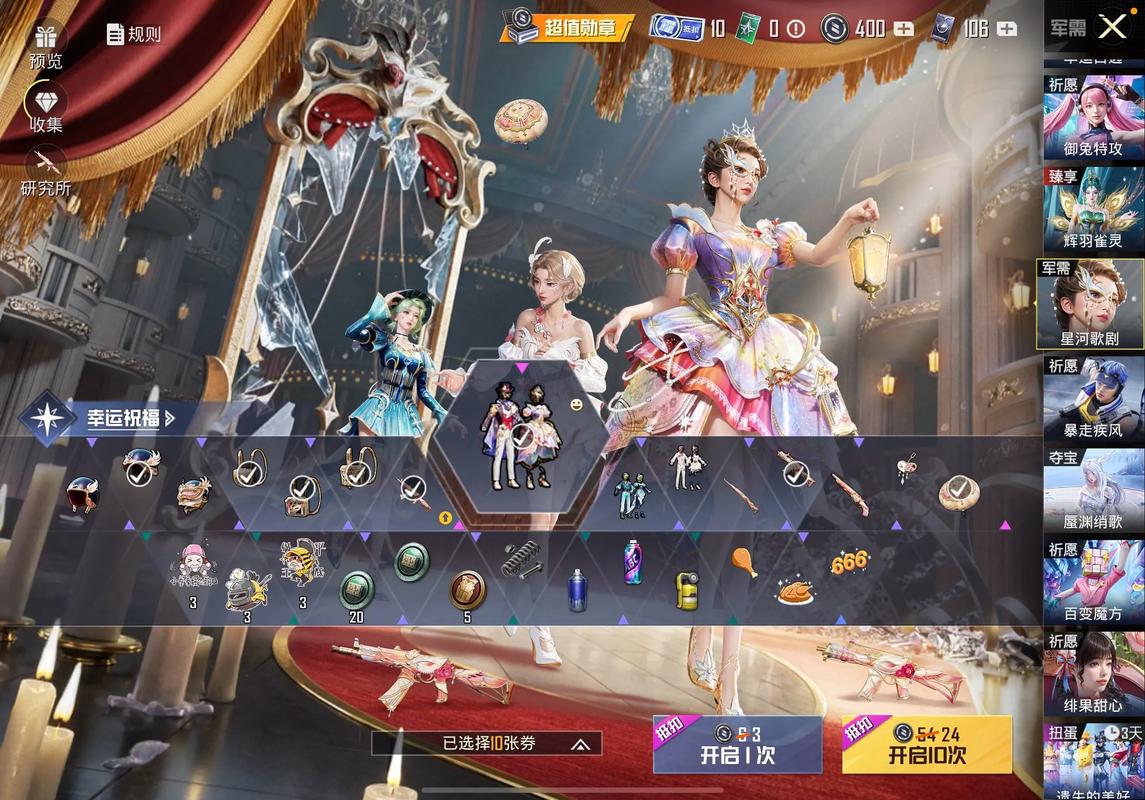Add more coins with the plus button
The height and width of the screenshot is (800, 1145).
(x=903, y=28)
